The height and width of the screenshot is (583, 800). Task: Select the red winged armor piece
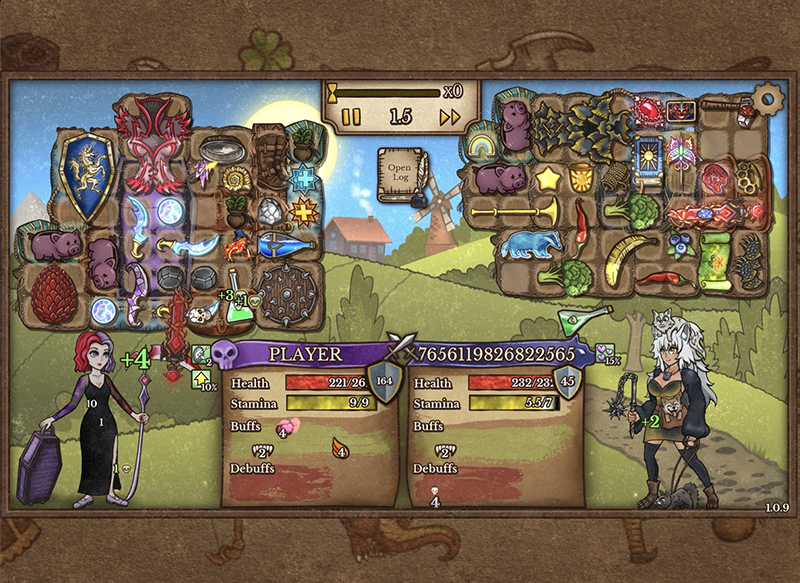pyautogui.click(x=153, y=147)
